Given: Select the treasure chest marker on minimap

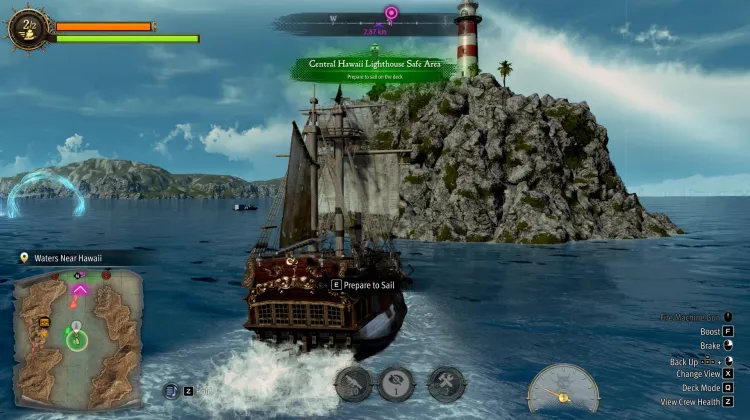Looking at the screenshot, I should pos(44,323).
